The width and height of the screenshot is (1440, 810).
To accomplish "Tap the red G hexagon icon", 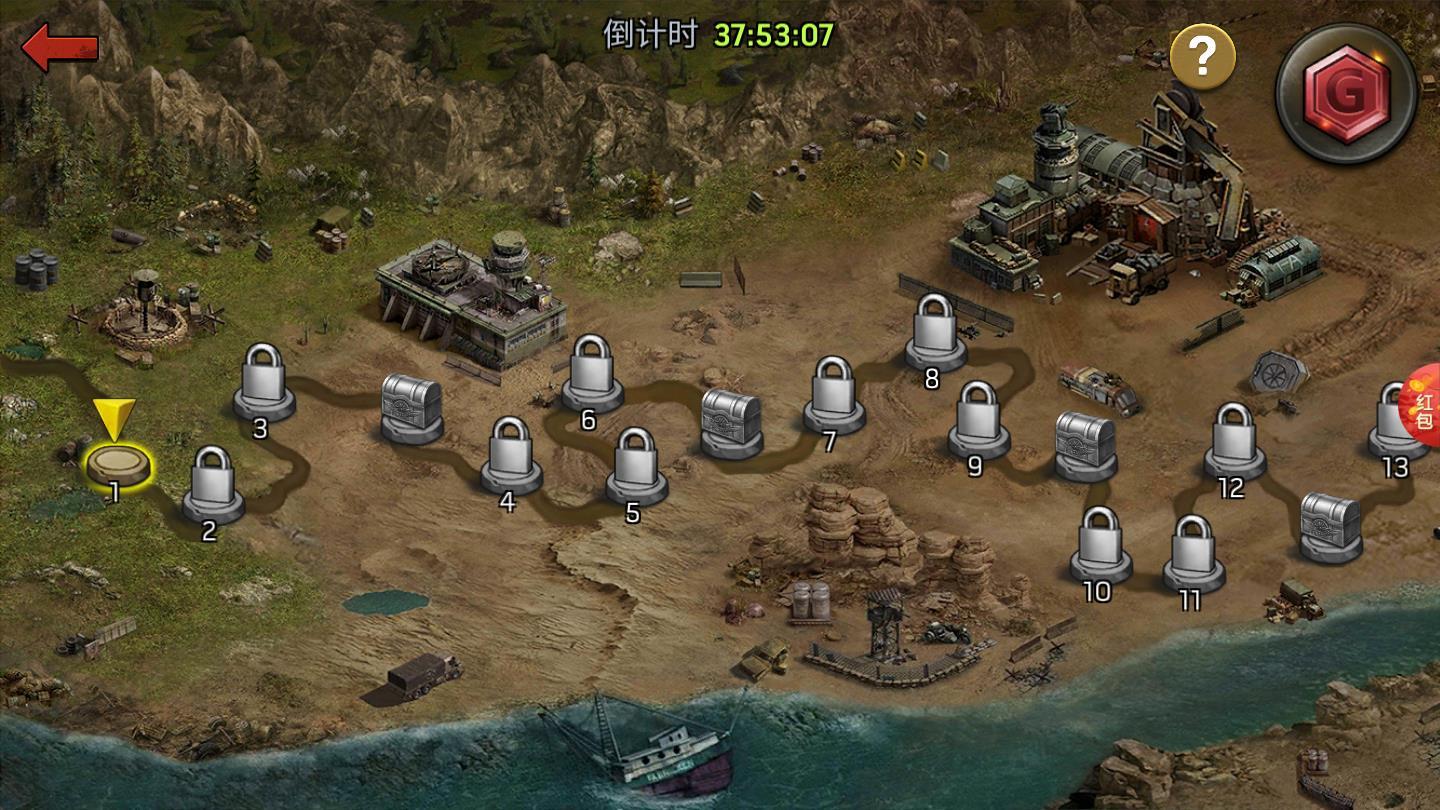I will [x=1346, y=92].
